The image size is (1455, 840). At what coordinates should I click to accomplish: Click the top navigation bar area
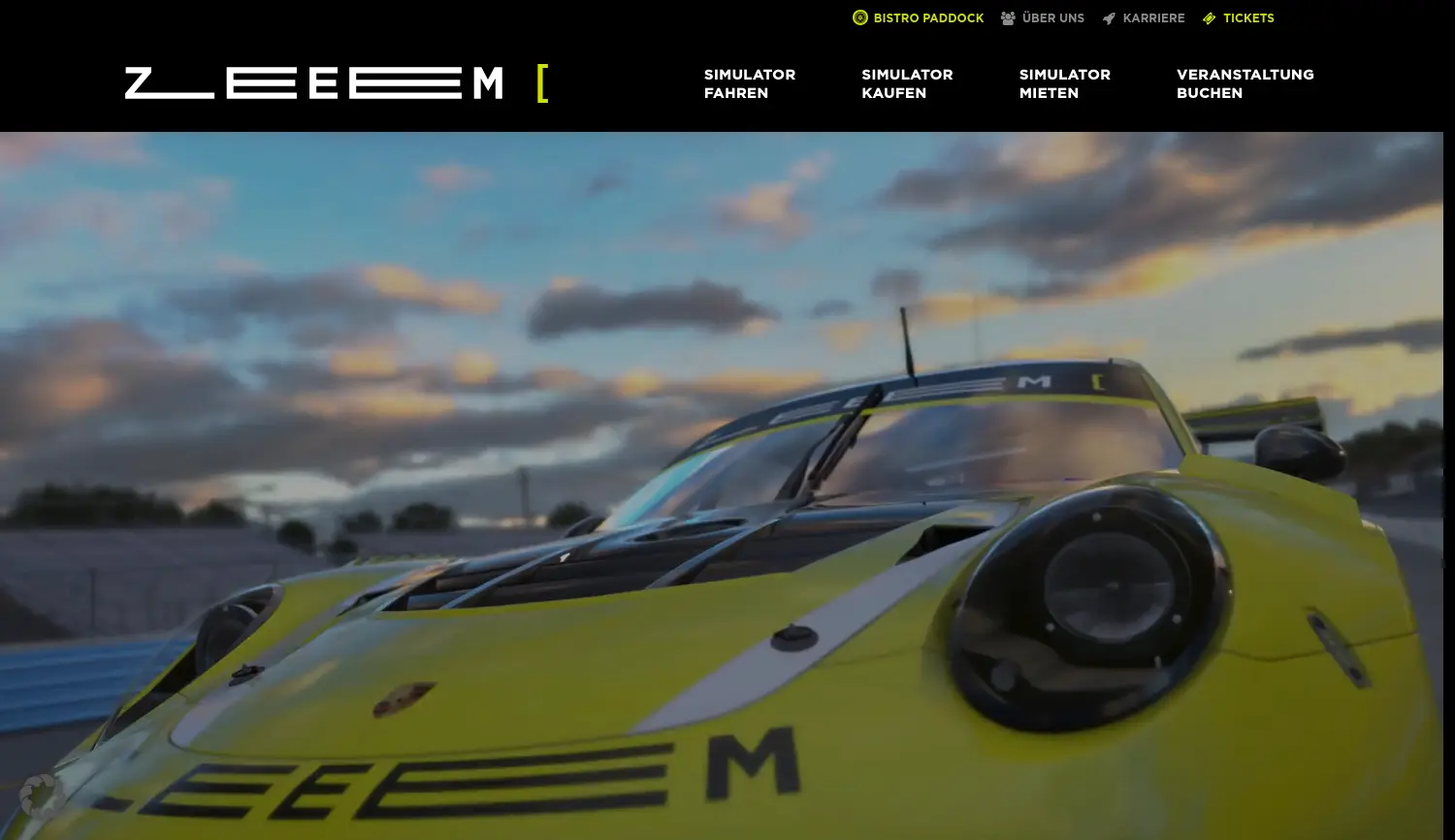pyautogui.click(x=727, y=65)
